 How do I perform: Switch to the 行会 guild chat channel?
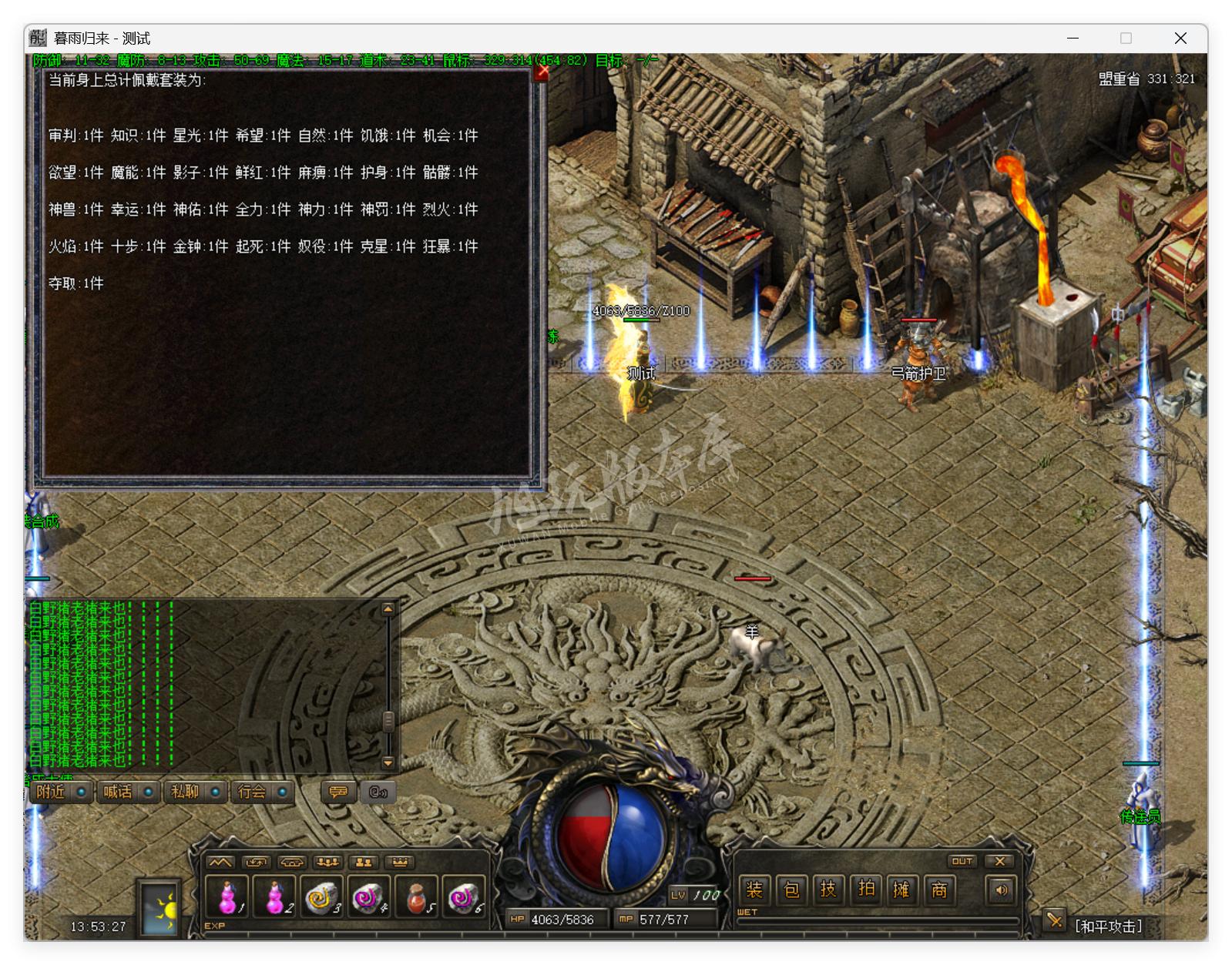click(x=253, y=792)
